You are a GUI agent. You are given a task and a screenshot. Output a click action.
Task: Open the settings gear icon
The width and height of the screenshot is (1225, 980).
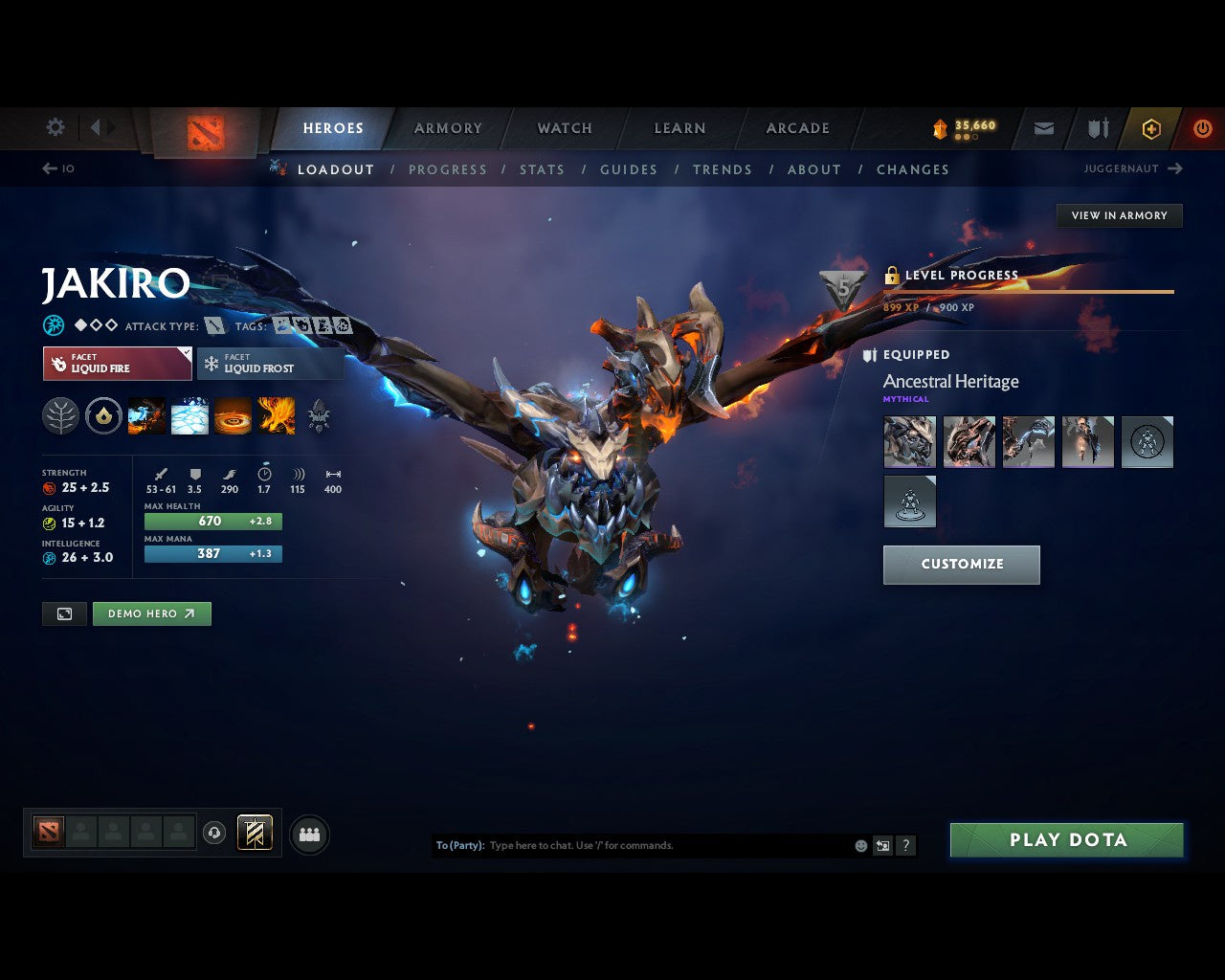coord(55,126)
